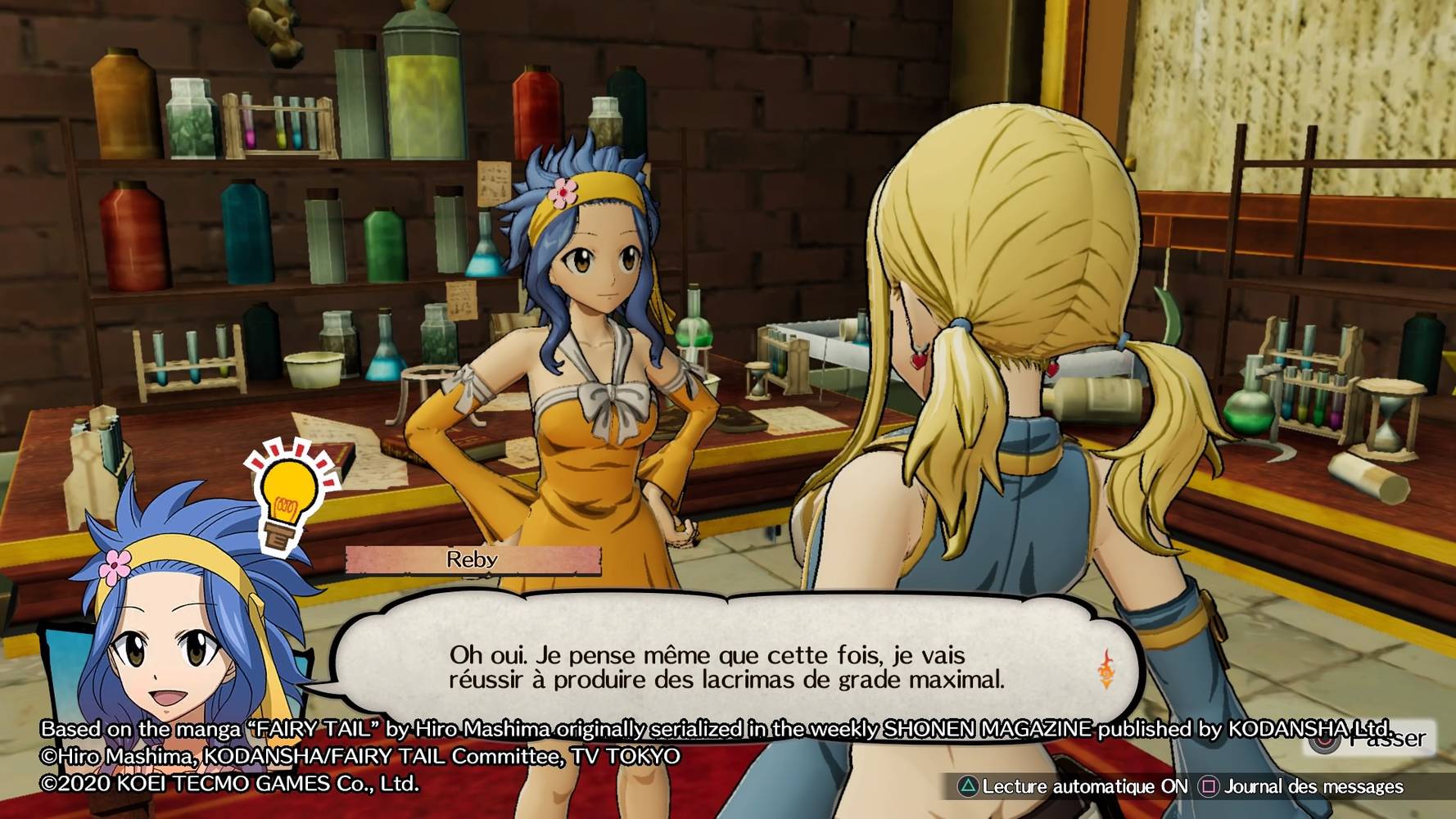Advance the dialogue via the flame indicator

tap(1106, 668)
